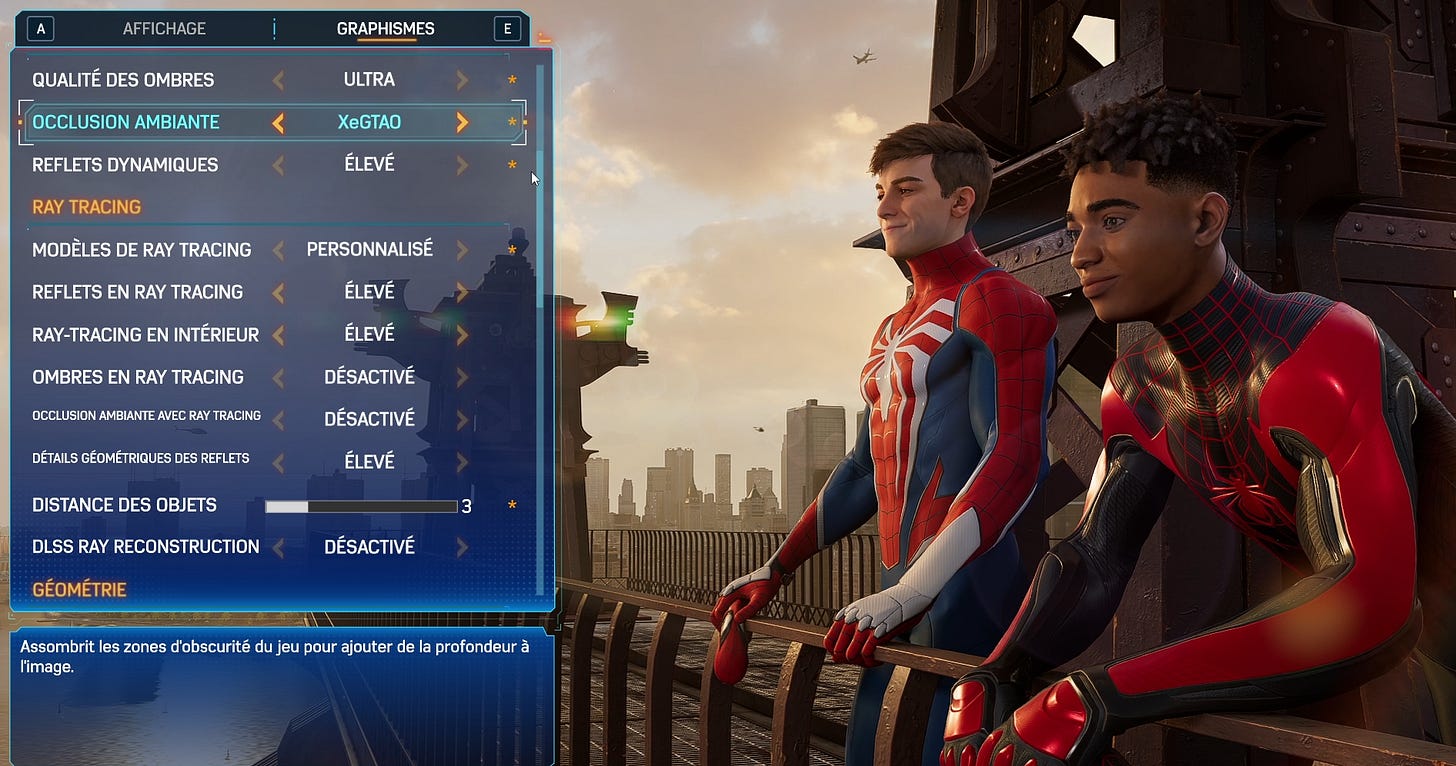The height and width of the screenshot is (766, 1456).
Task: Increase Ray-Tracing en Intérieur setting
Action: (462, 334)
